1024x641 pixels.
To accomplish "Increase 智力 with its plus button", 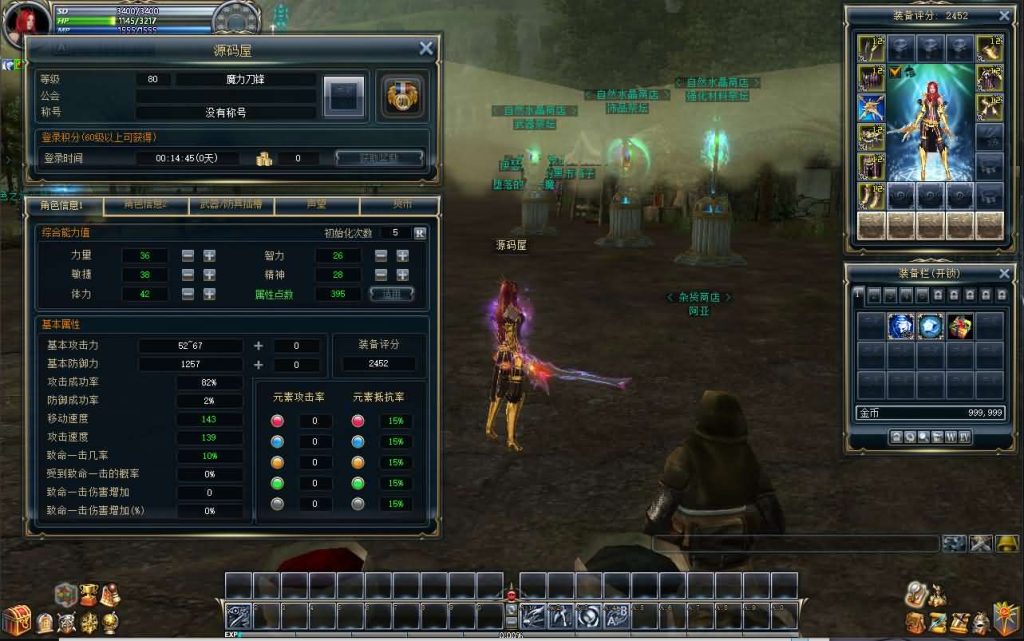I will [402, 255].
